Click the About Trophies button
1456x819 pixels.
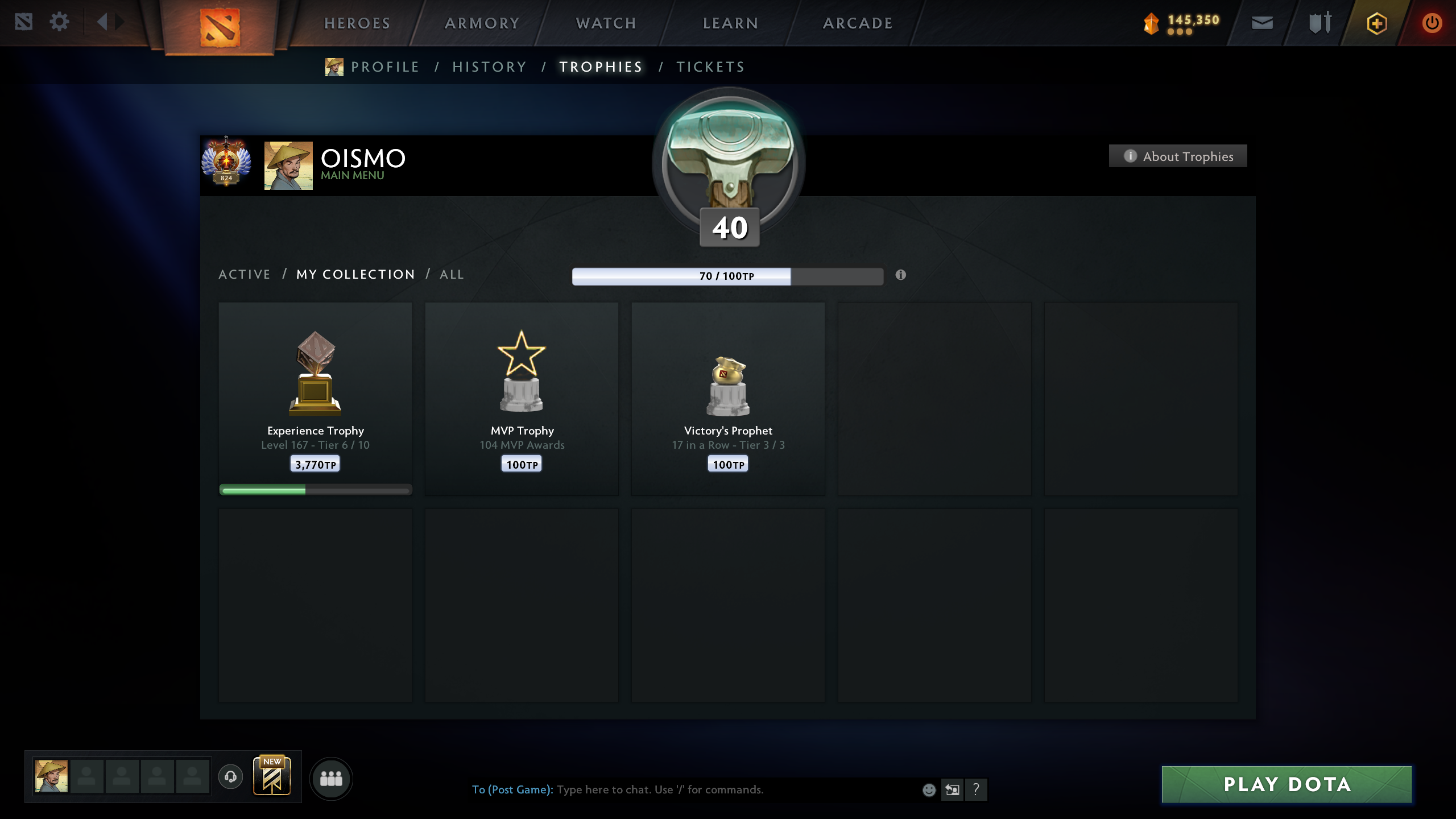pos(1177,156)
